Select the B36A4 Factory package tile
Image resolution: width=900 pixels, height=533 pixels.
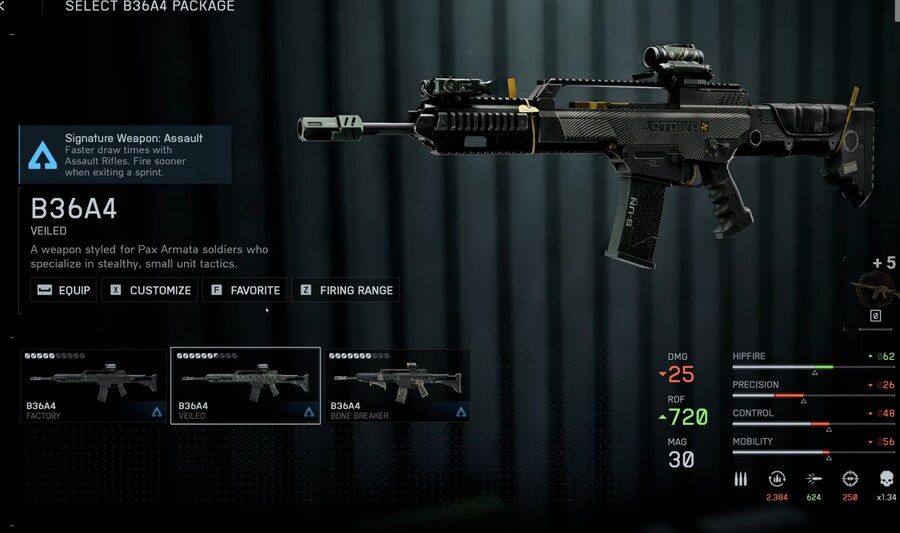click(94, 385)
